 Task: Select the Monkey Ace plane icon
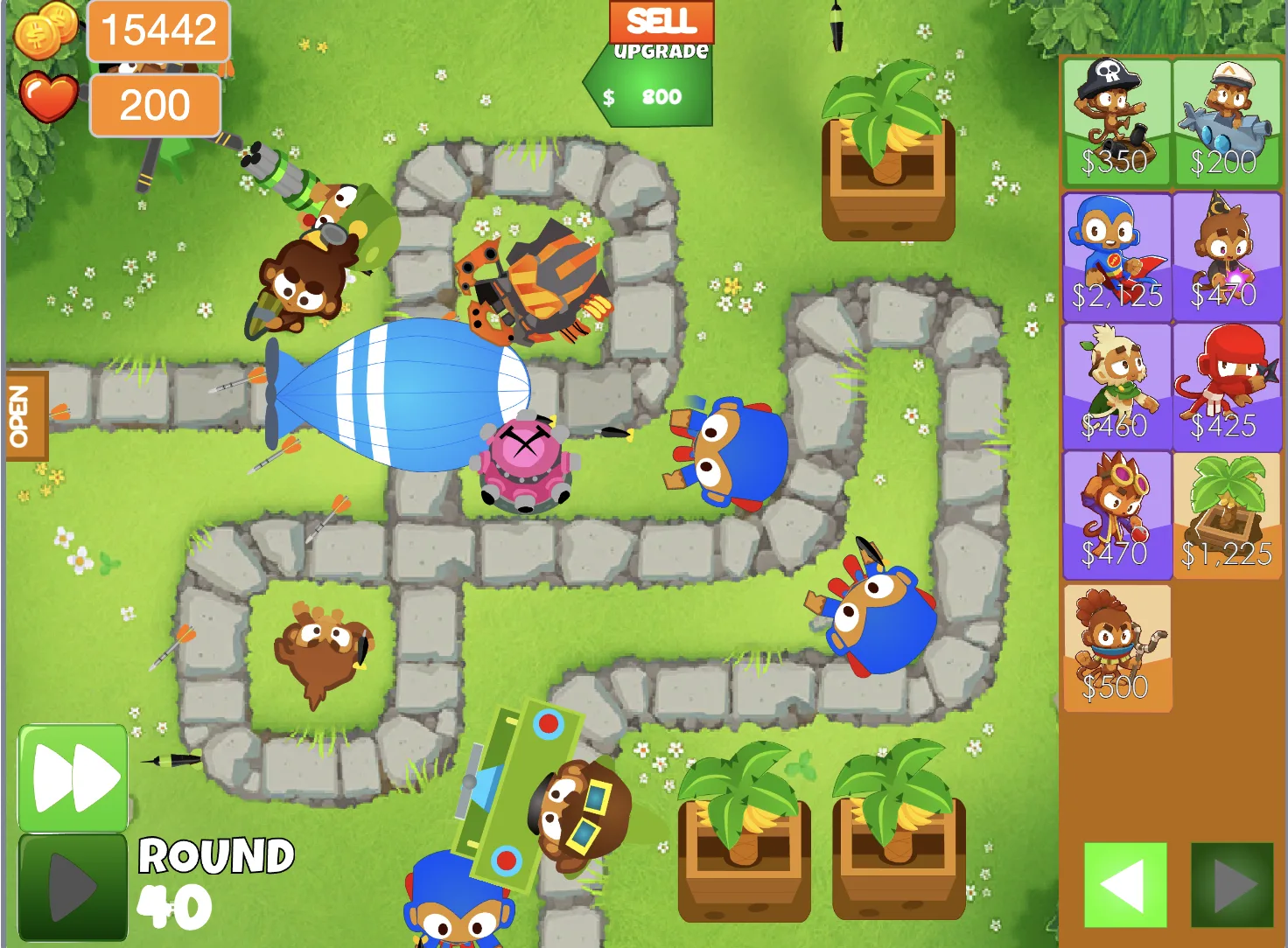1225,122
